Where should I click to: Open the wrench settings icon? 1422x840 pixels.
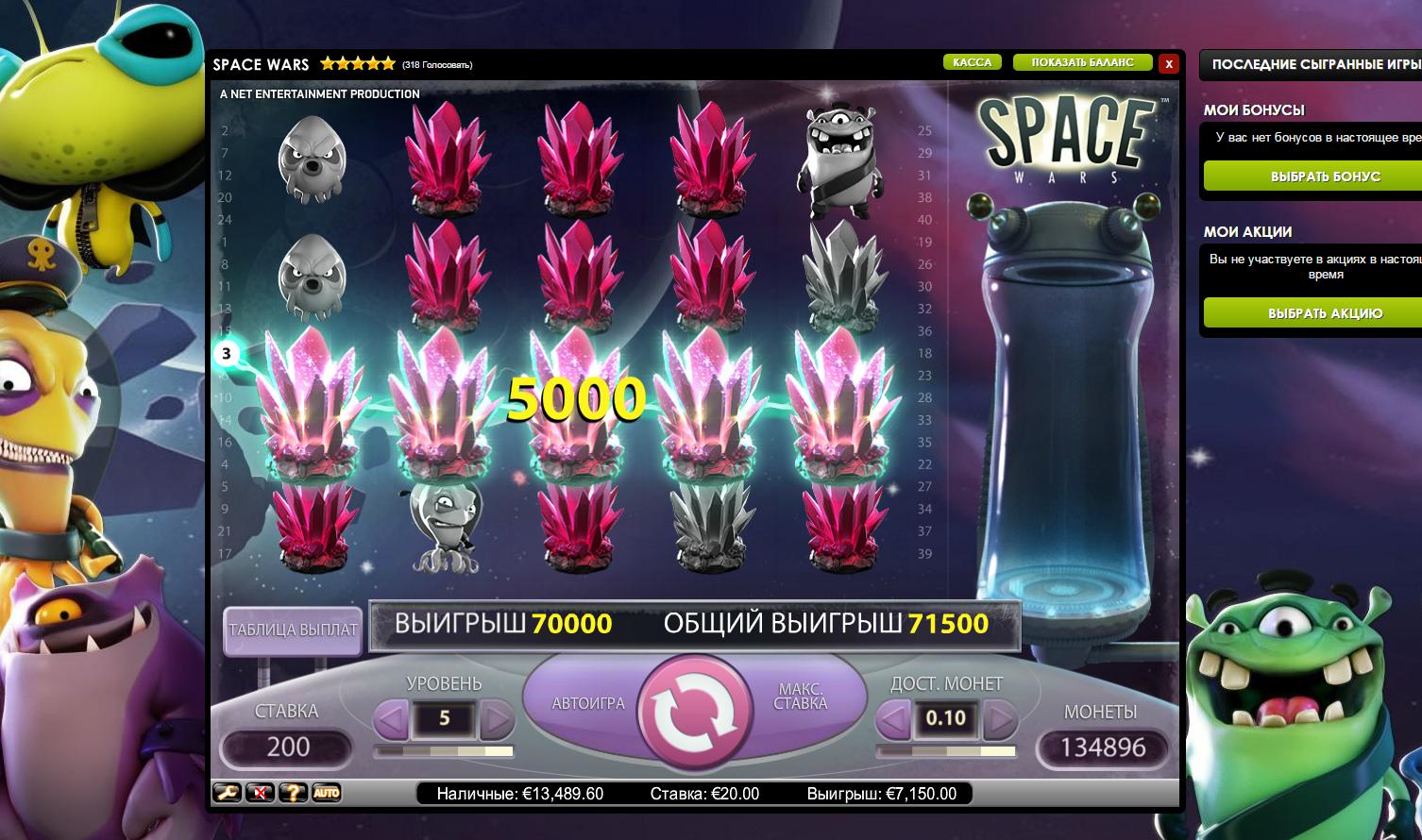pyautogui.click(x=227, y=793)
